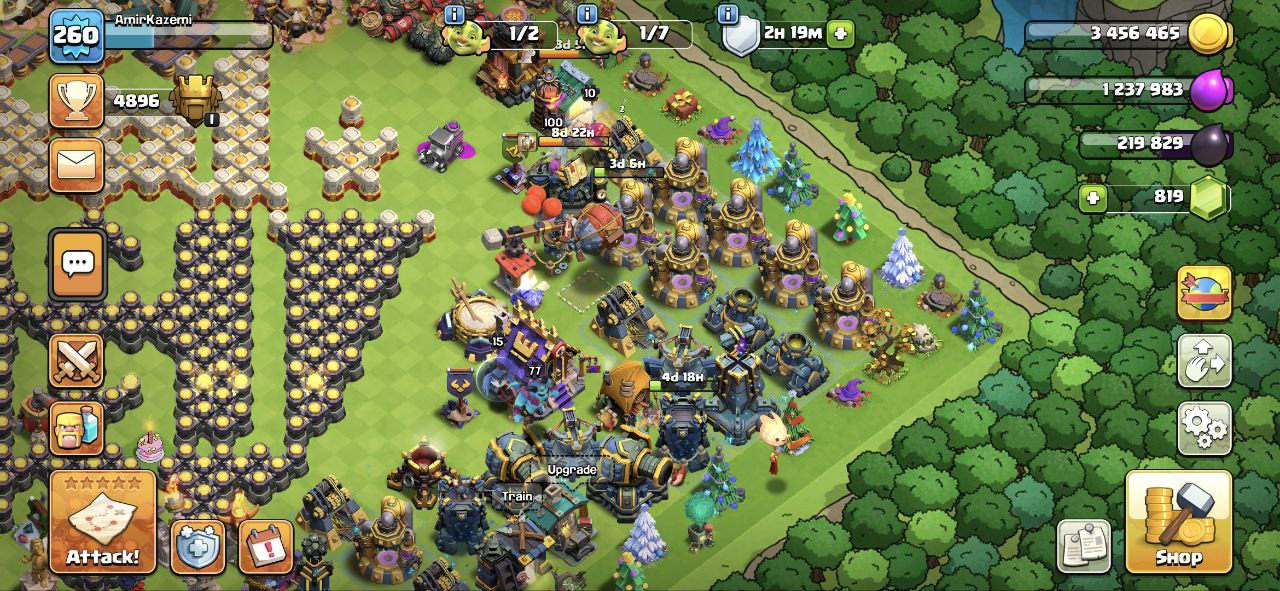Open the chat speech bubble
The width and height of the screenshot is (1280, 591).
click(x=77, y=265)
